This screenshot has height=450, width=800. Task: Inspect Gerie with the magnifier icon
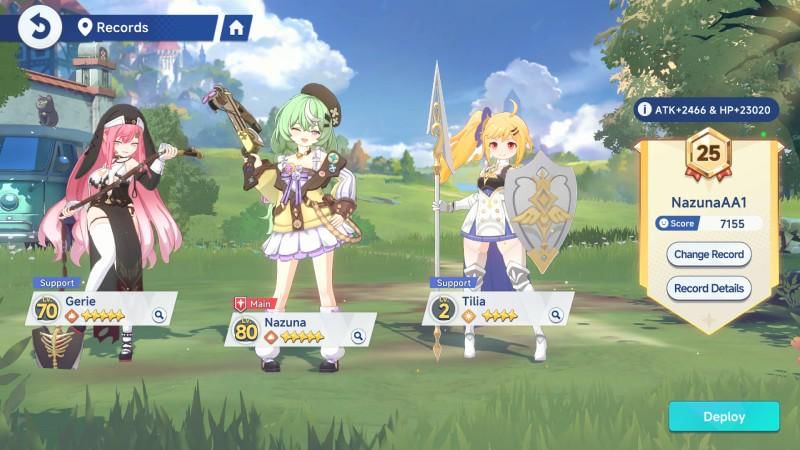click(x=159, y=315)
